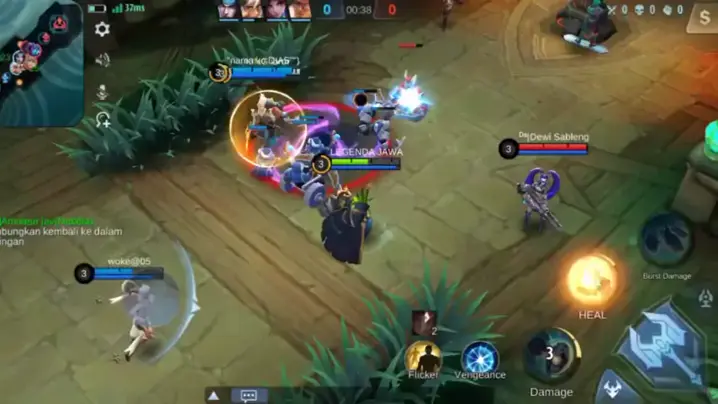This screenshot has height=404, width=718.
Task: Cast the Burst Damage skill
Action: [x=666, y=240]
